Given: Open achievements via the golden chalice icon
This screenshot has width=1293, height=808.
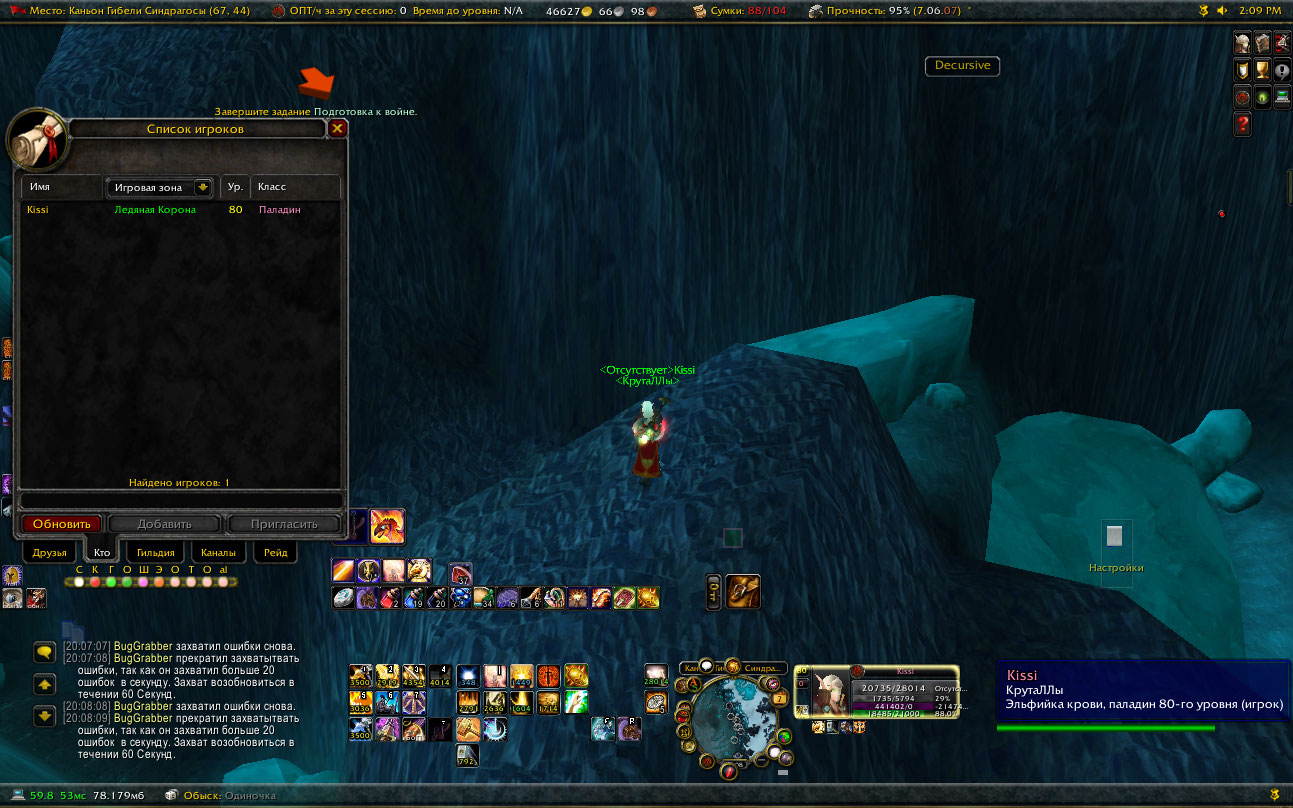Looking at the screenshot, I should pos(1262,70).
